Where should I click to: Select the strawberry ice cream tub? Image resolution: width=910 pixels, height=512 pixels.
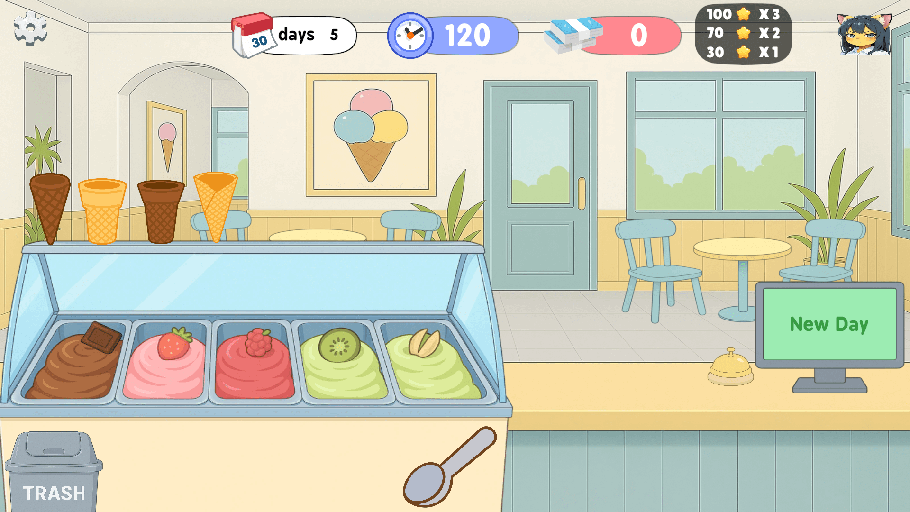pyautogui.click(x=166, y=364)
